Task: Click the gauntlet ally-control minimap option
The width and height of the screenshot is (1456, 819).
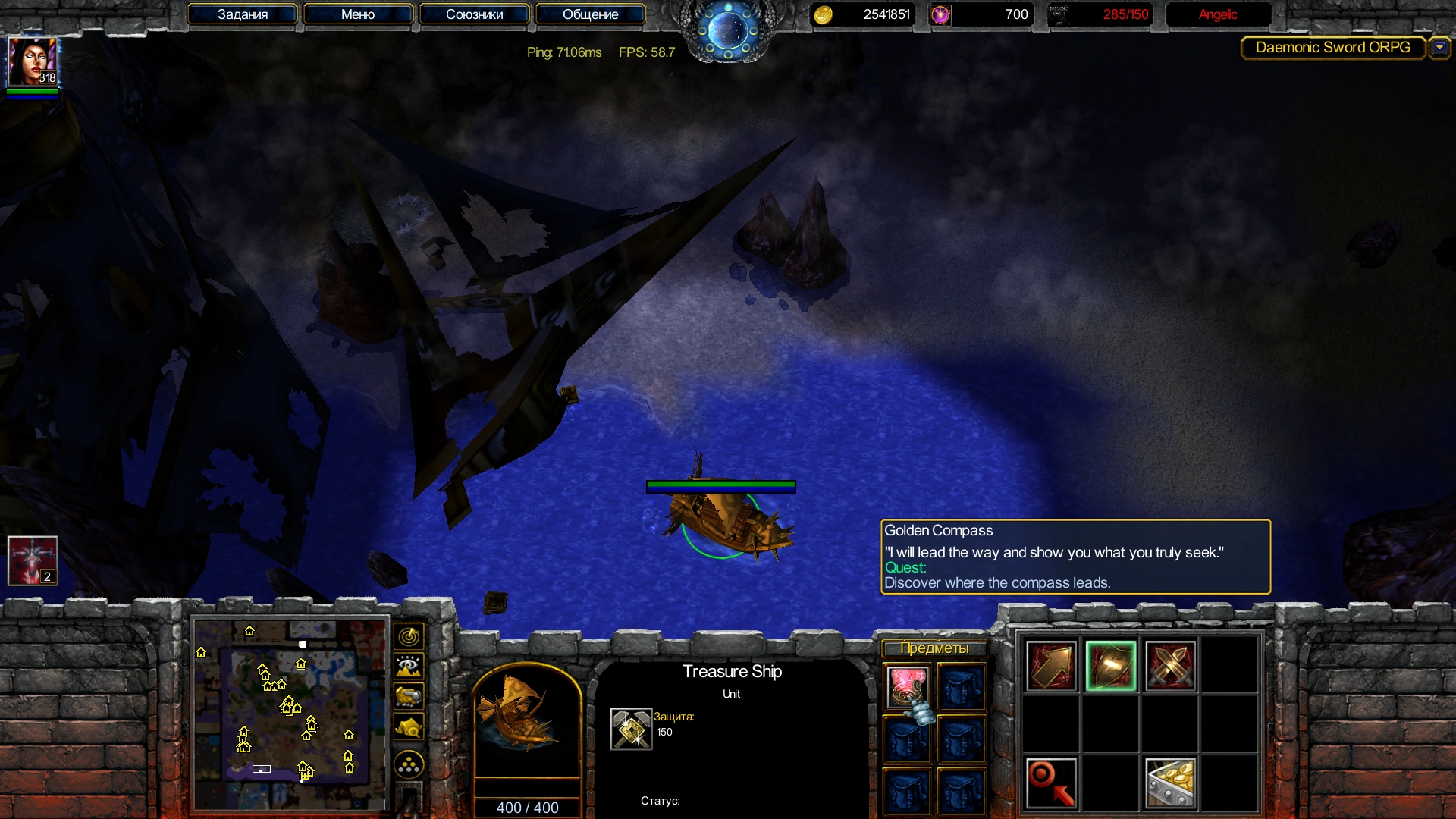Action: pyautogui.click(x=409, y=696)
